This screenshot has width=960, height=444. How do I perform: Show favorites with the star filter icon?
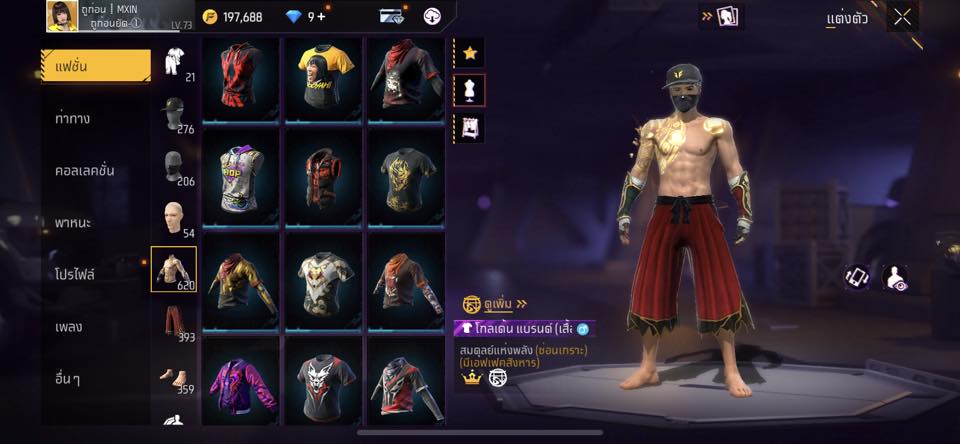click(470, 54)
